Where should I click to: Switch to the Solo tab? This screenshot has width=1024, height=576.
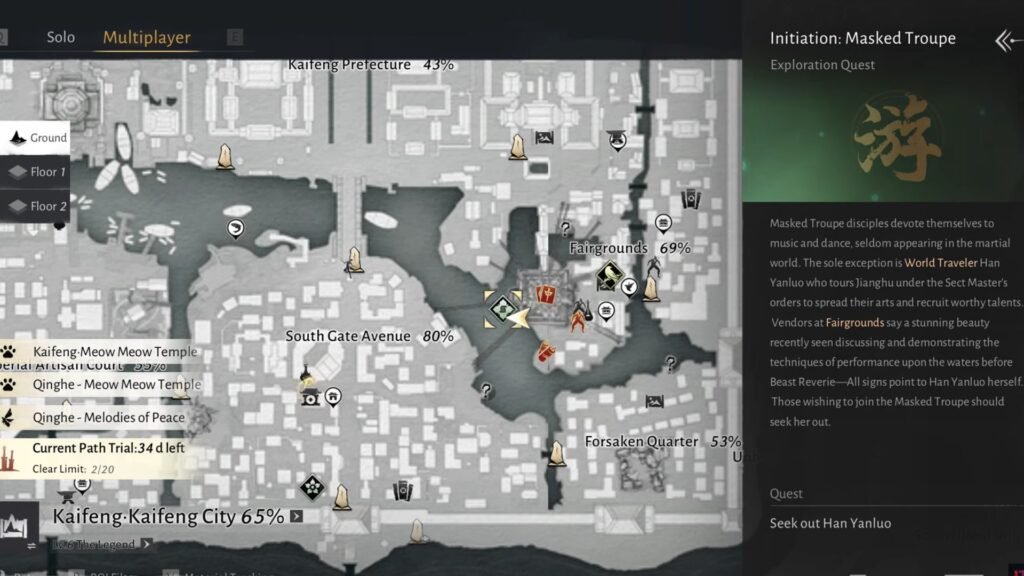[x=61, y=37]
